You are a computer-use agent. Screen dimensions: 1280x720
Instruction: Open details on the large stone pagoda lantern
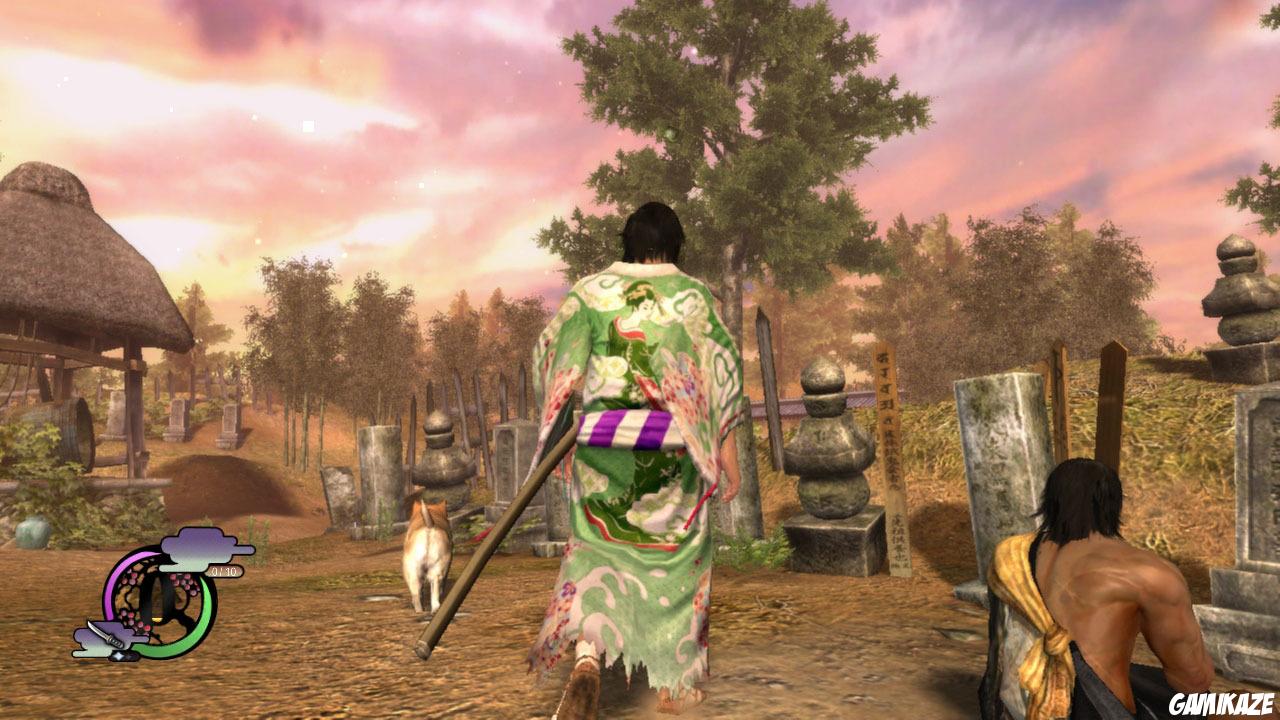(x=826, y=450)
